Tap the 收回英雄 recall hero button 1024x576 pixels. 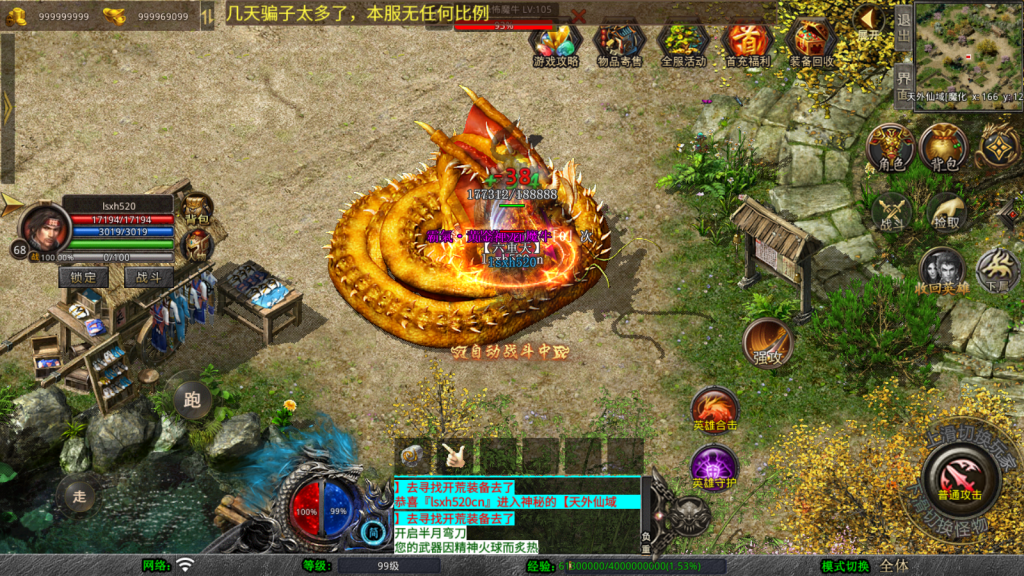pyautogui.click(x=942, y=271)
